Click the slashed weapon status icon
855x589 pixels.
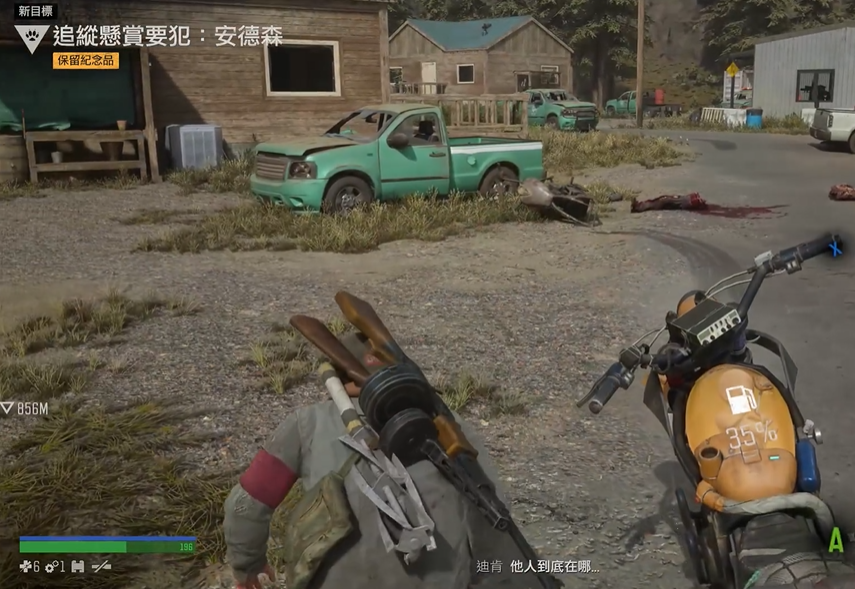pos(101,567)
